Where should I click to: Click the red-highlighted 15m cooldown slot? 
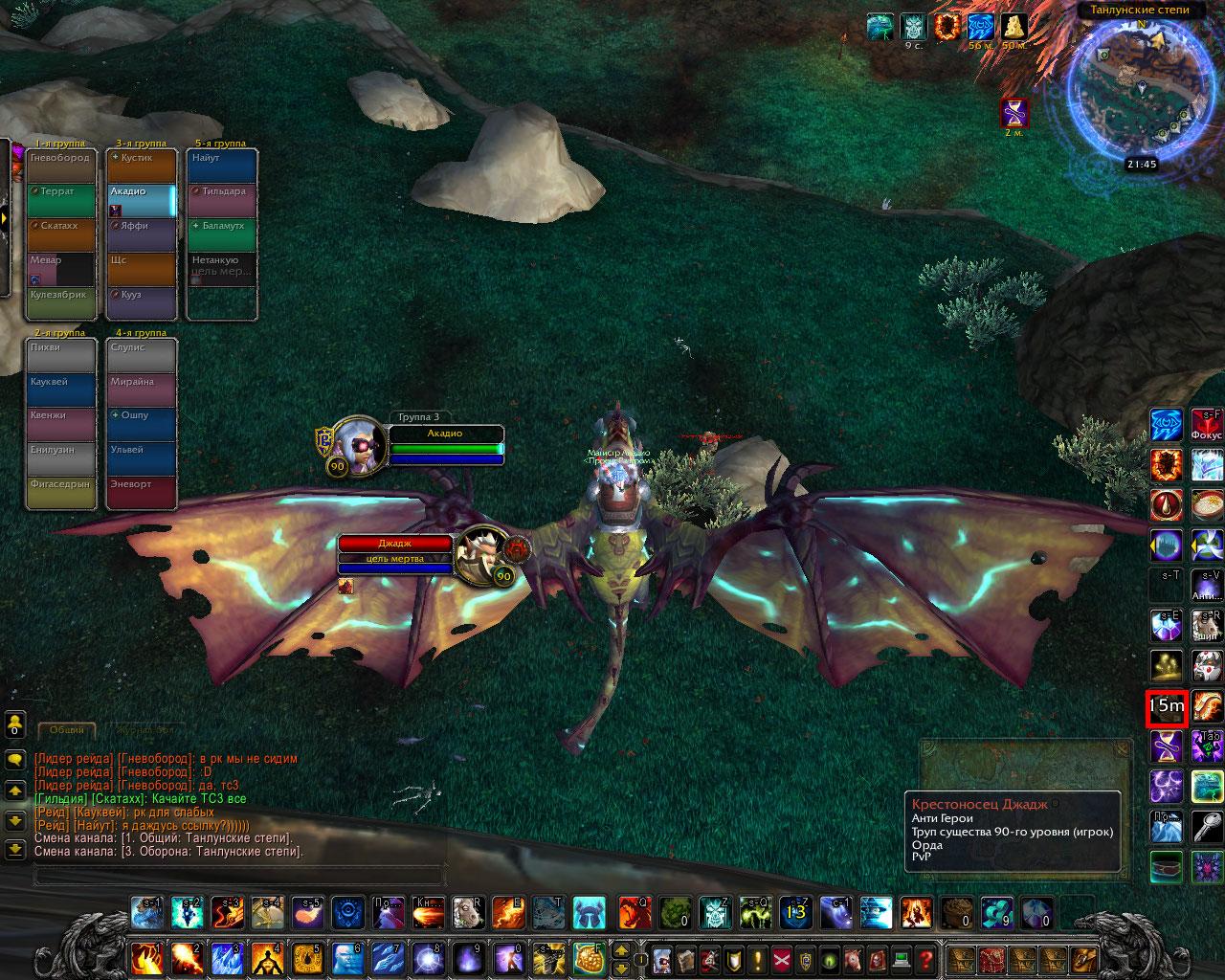(x=1166, y=708)
